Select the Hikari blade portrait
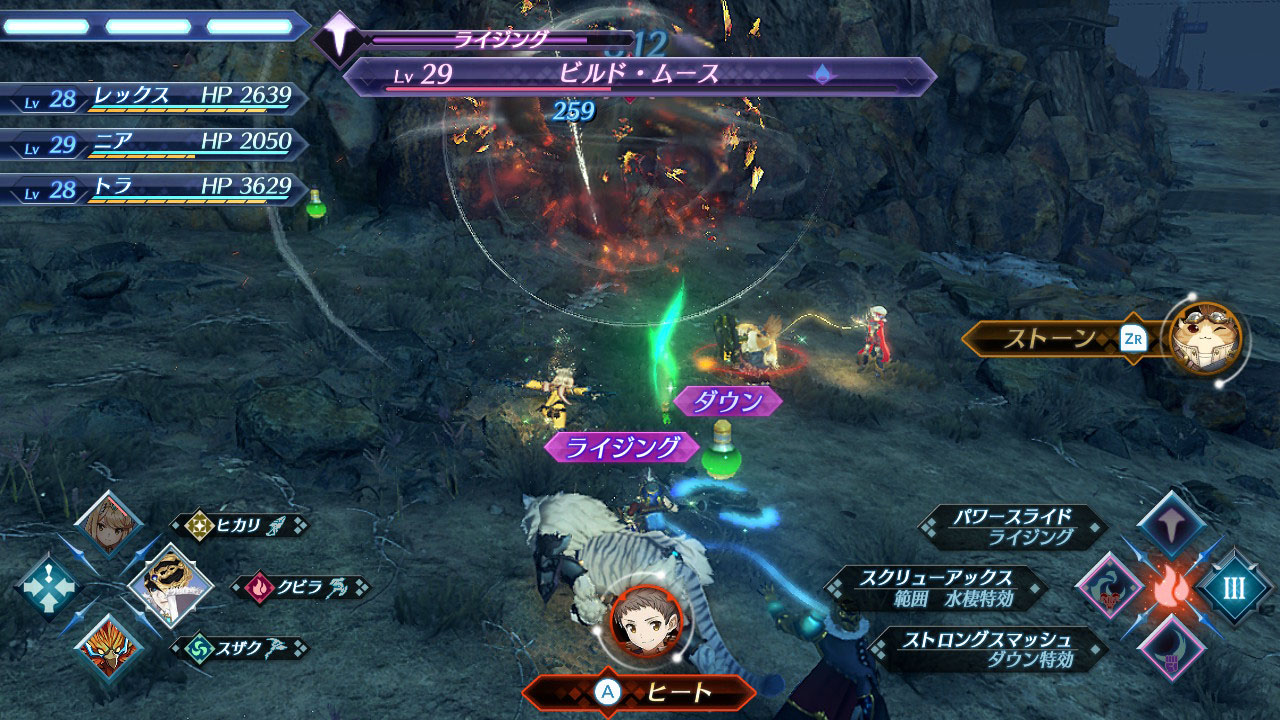The image size is (1280, 720). click(x=108, y=525)
